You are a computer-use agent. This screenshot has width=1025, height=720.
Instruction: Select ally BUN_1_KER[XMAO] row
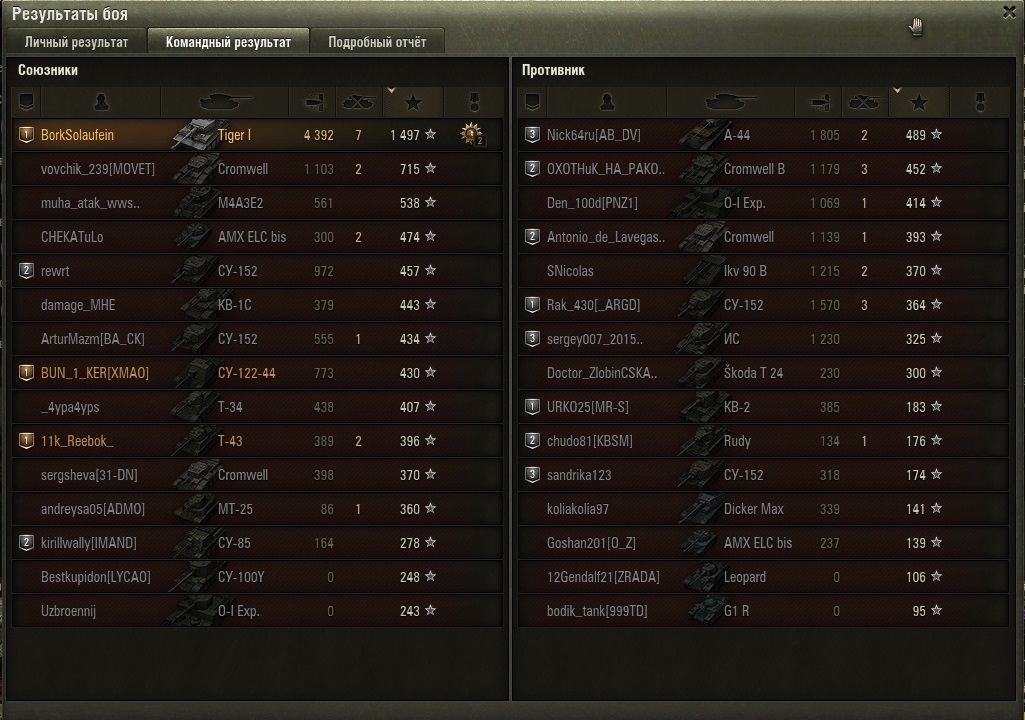[257, 373]
